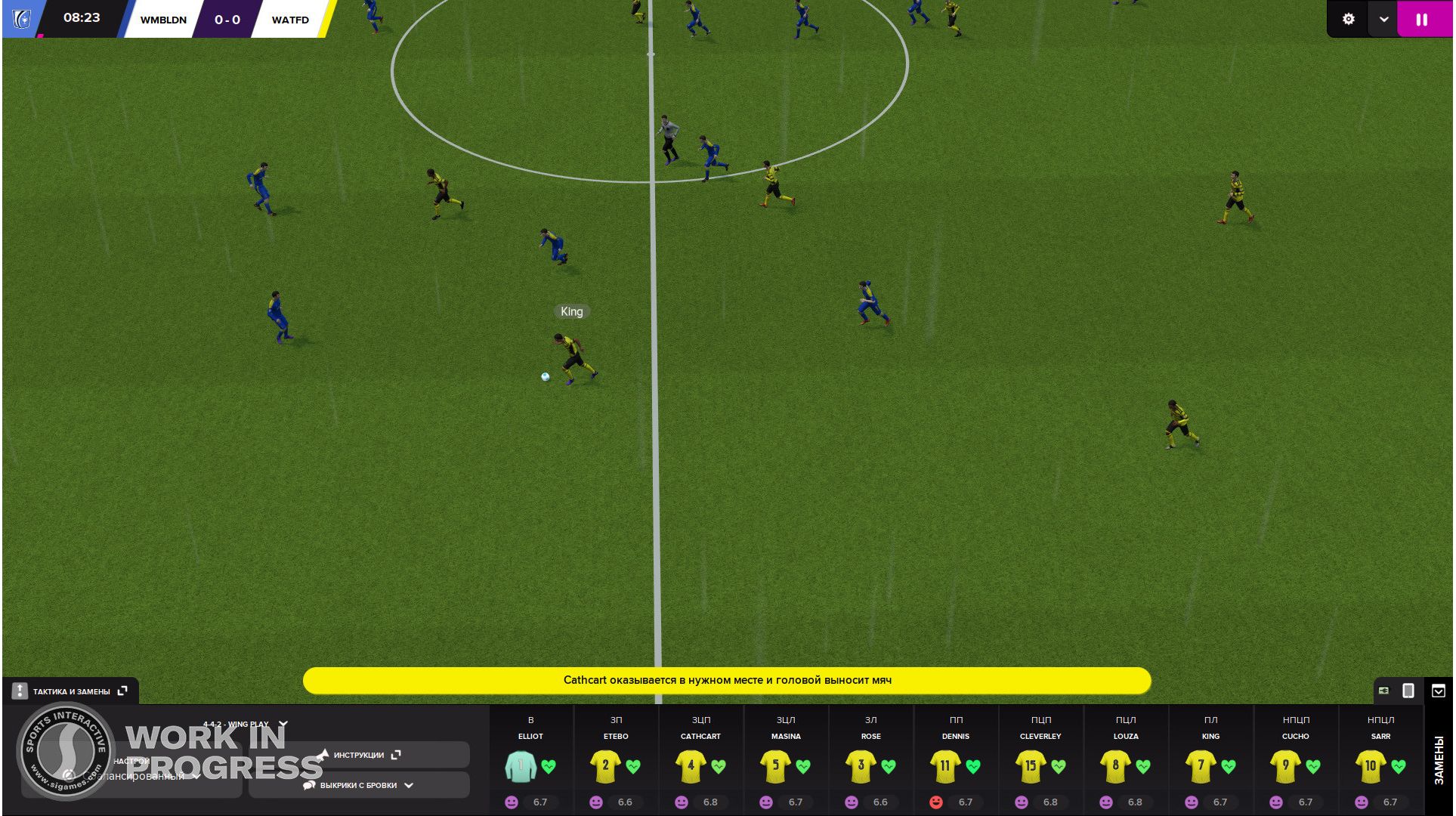Open the ВЫКРИКИ С БРОВКИ dropdown
This screenshot has height=816, width=1456.
(409, 786)
